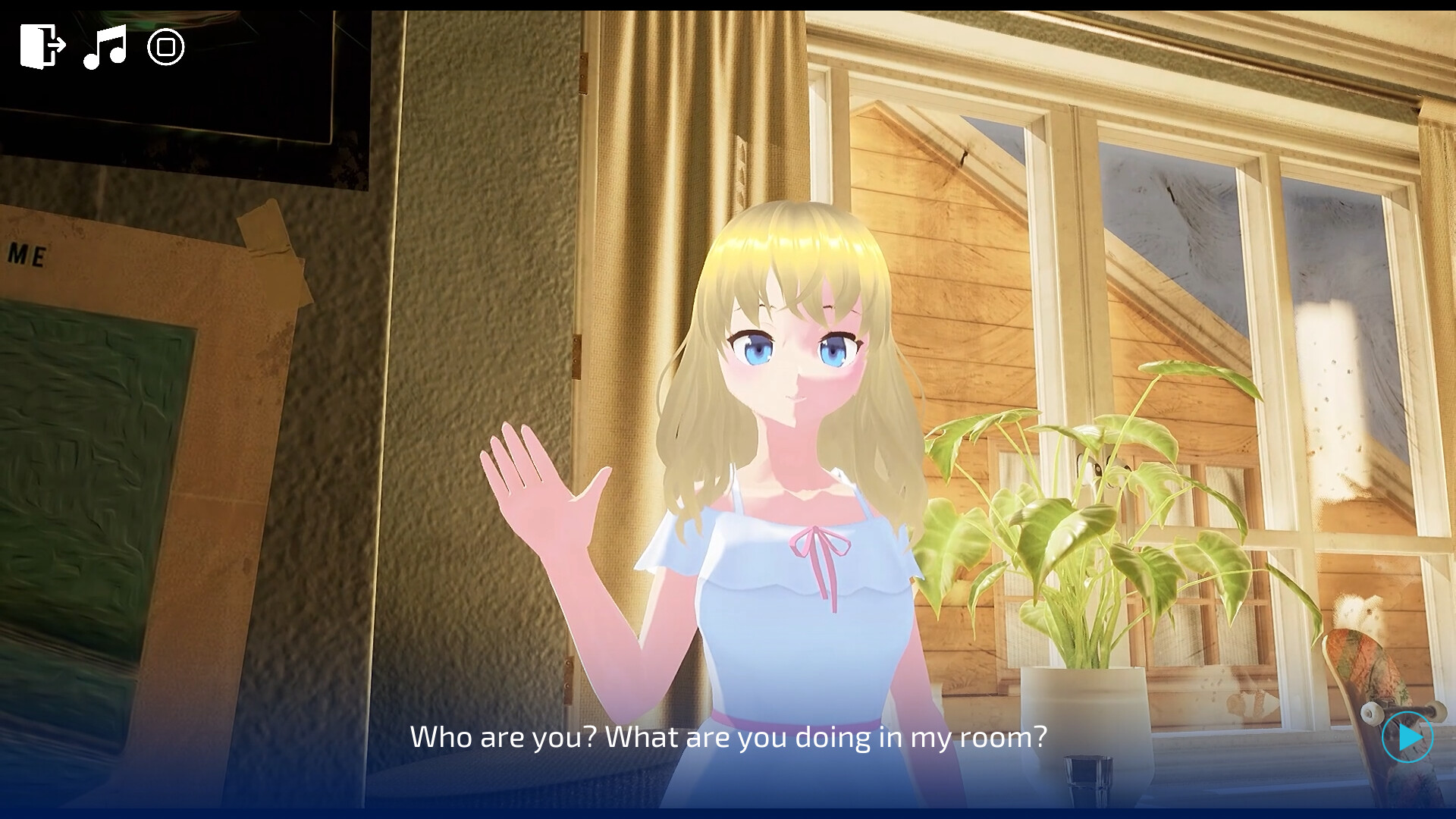Click the rightmost icon of the top-left trio
The width and height of the screenshot is (1456, 819).
tap(165, 47)
